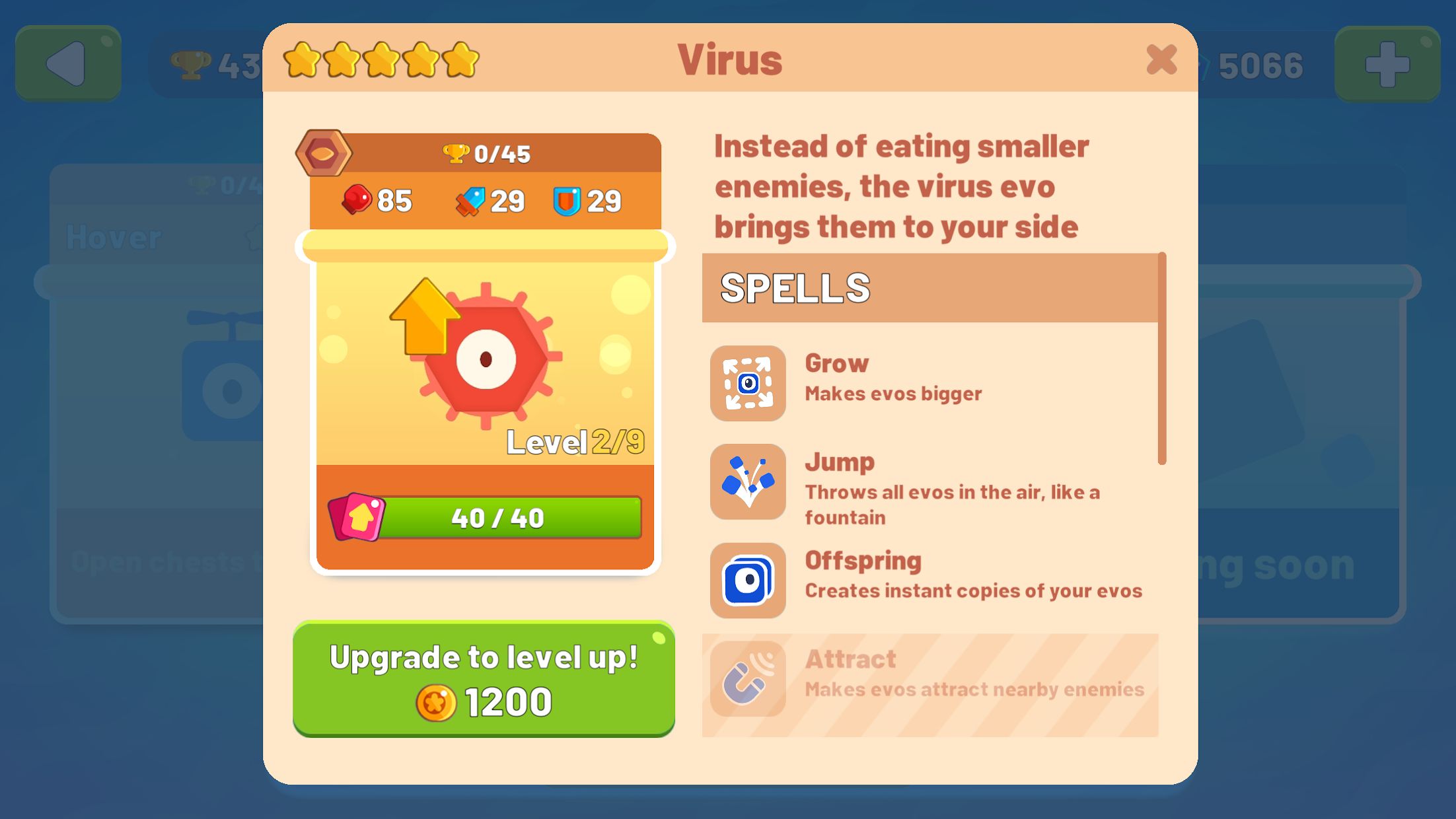The width and height of the screenshot is (1456, 819).
Task: Click the bronze hexagon rank badge
Action: [x=323, y=154]
